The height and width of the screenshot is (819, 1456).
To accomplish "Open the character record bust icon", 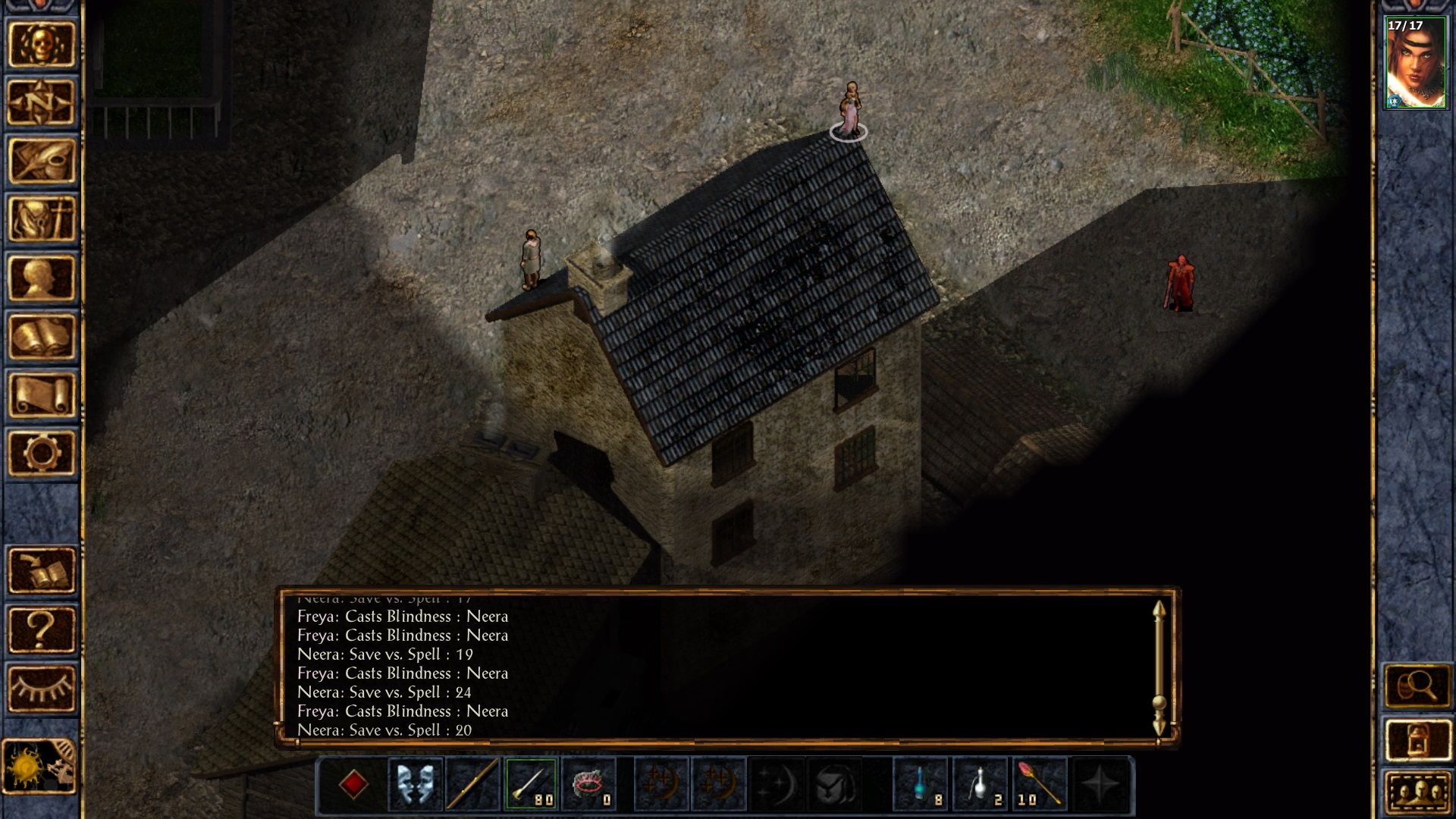I will [x=42, y=278].
